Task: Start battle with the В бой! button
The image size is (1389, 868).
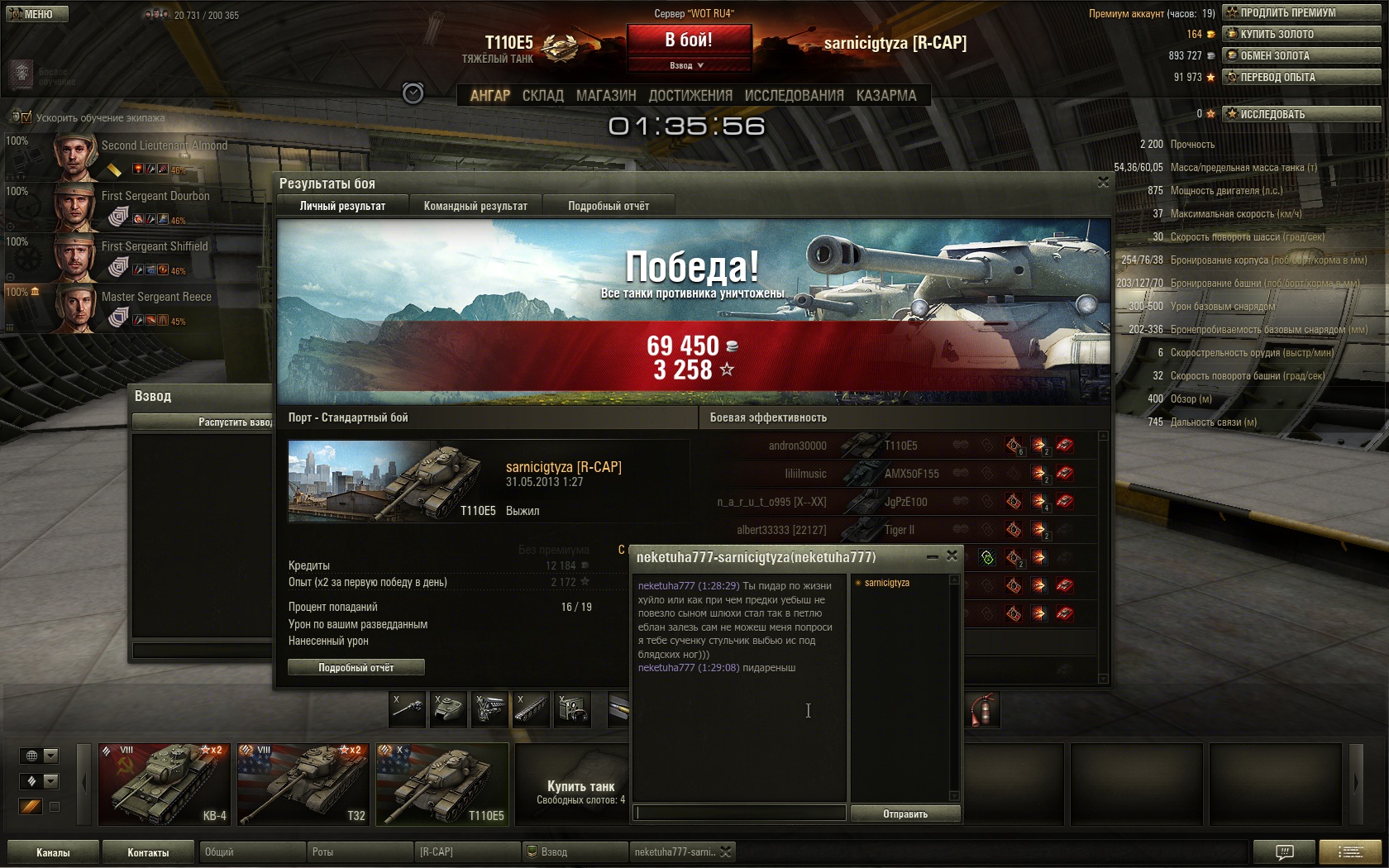Action: click(x=689, y=40)
